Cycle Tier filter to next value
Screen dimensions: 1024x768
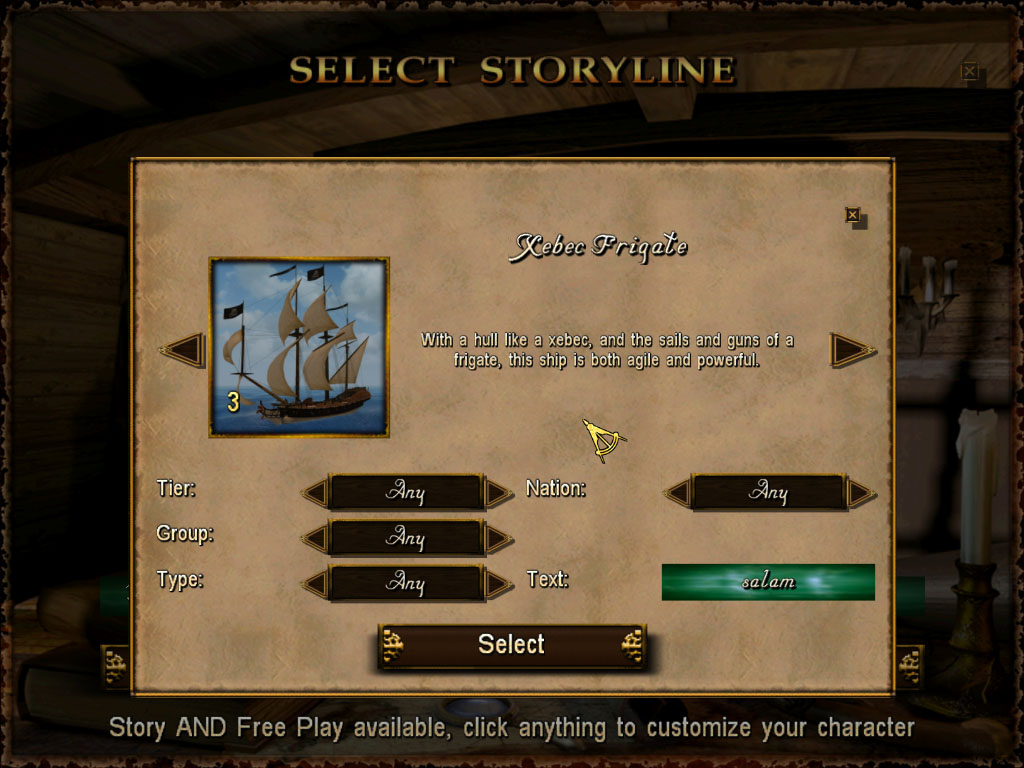[498, 492]
